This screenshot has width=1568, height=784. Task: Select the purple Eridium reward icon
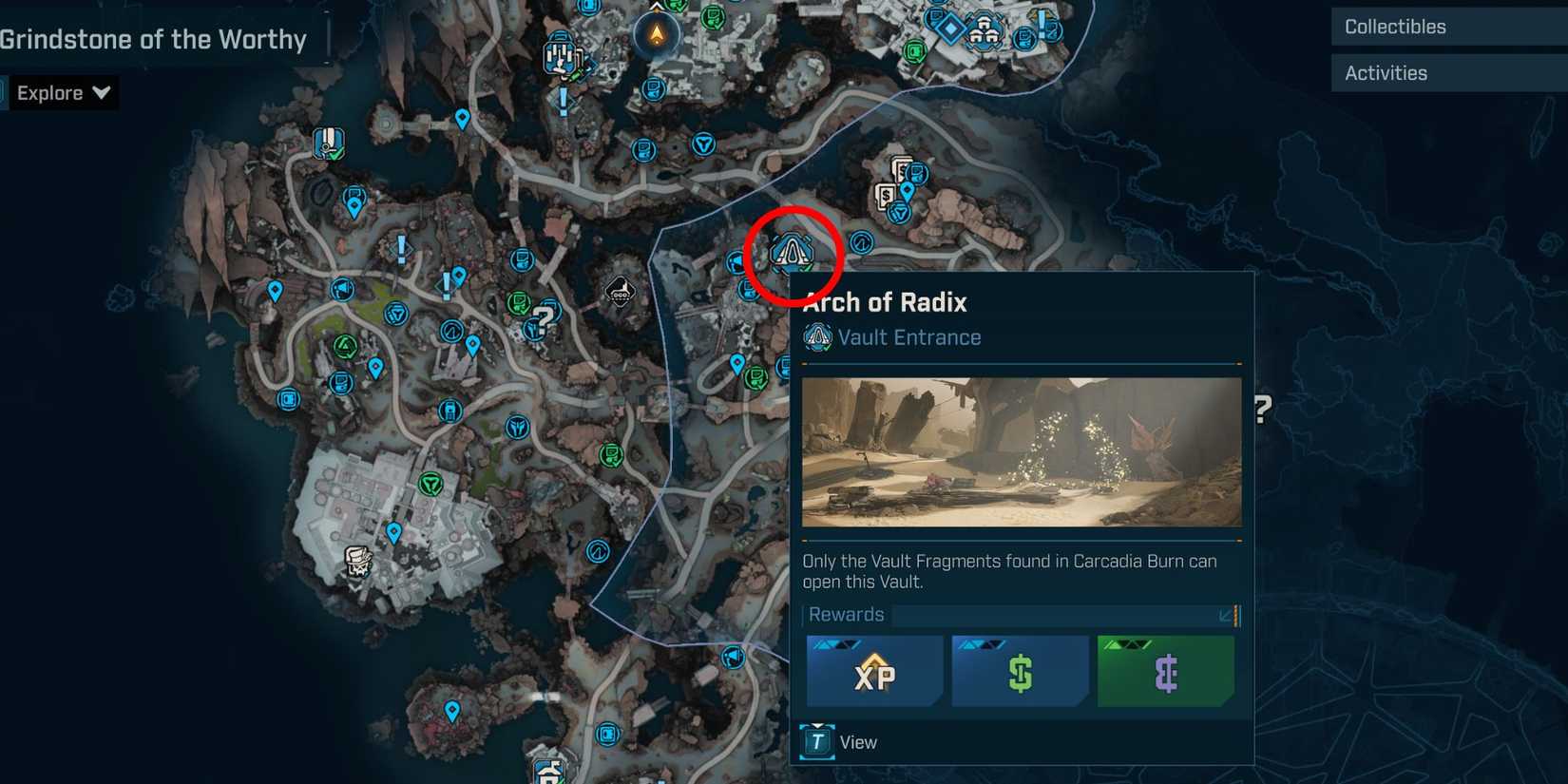pyautogui.click(x=1166, y=671)
